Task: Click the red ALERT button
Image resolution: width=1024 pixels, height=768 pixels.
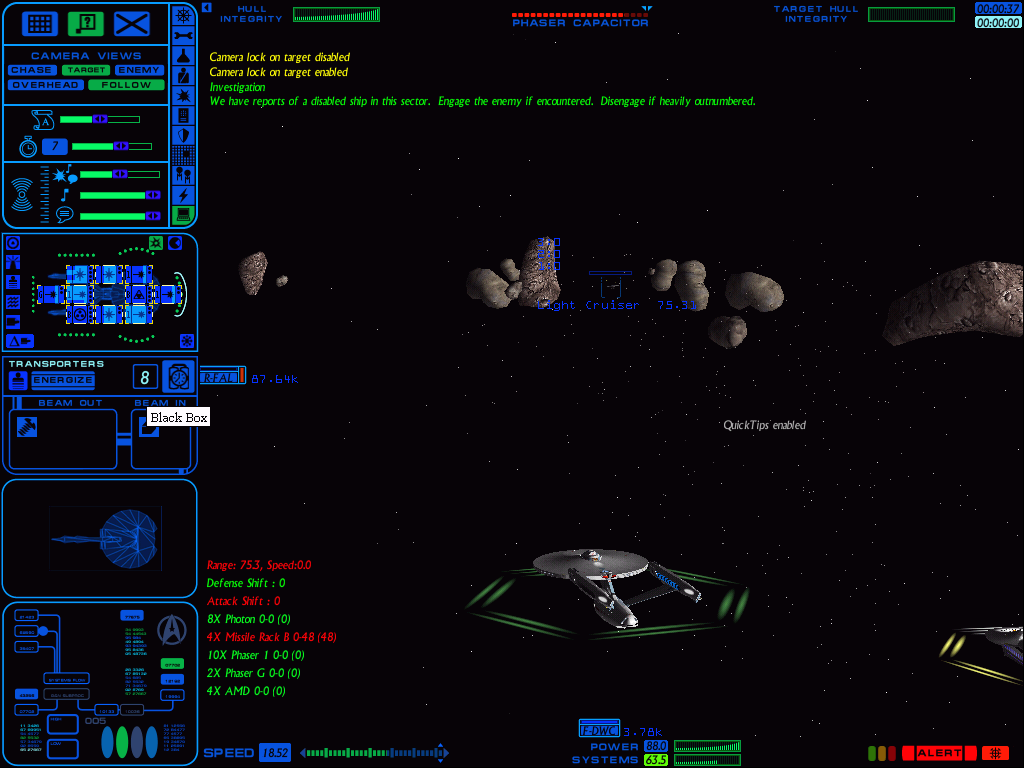Action: [939, 753]
